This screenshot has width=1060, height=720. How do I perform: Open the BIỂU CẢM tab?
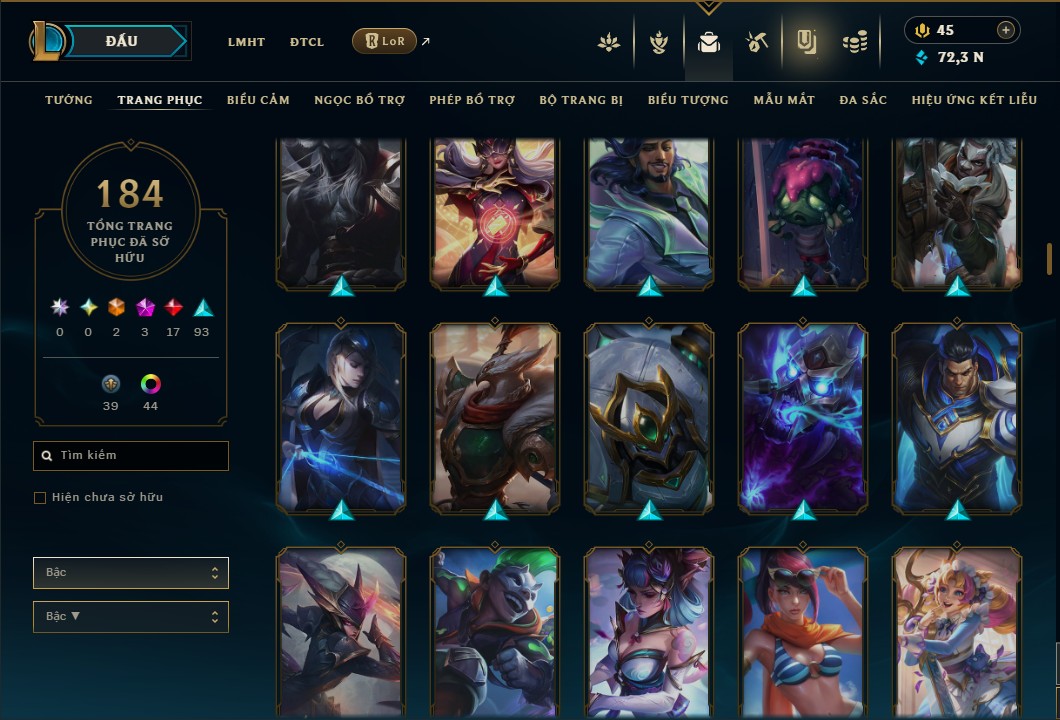[x=258, y=100]
